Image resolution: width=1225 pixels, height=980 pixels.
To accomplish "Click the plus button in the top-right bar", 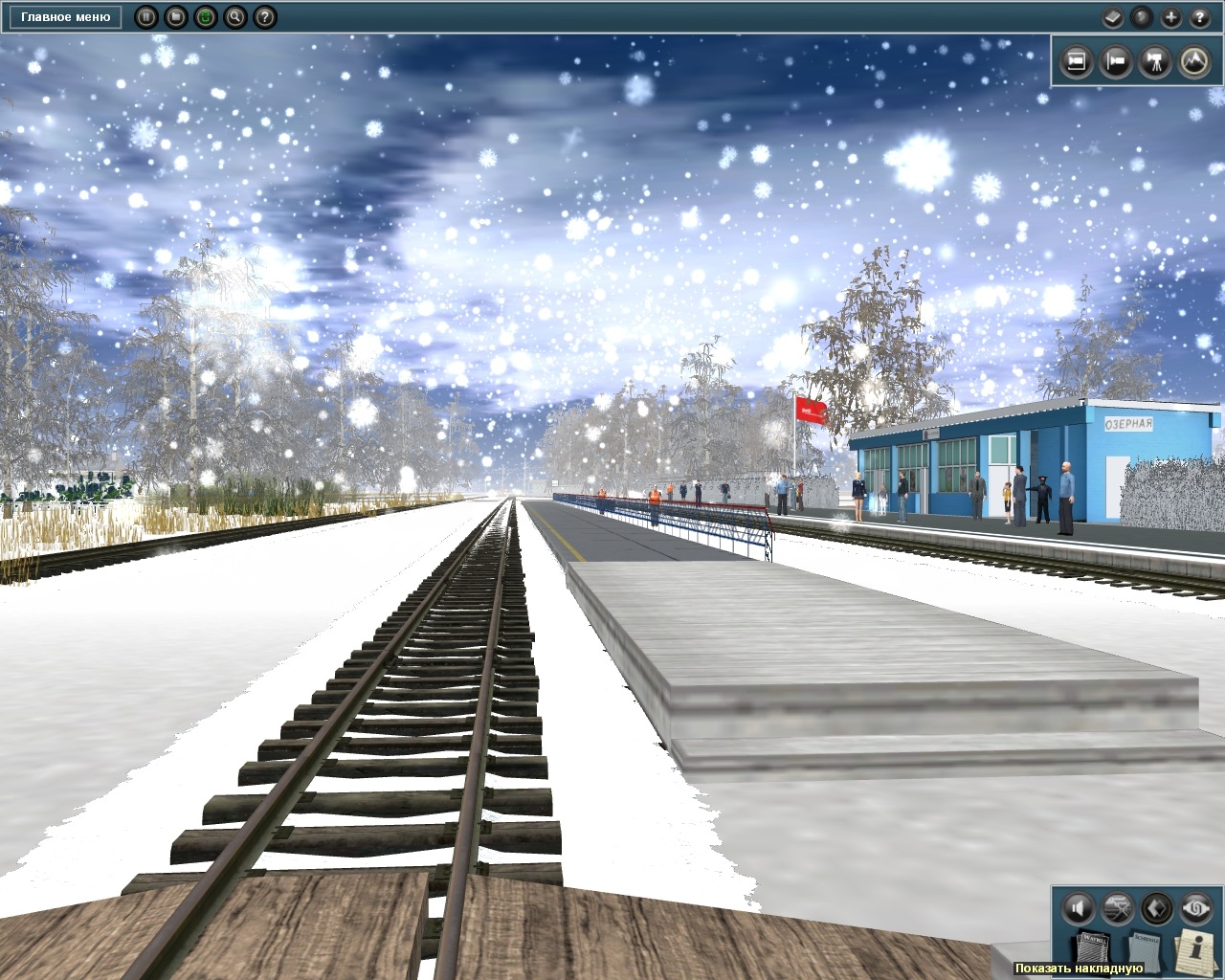I will [1170, 17].
